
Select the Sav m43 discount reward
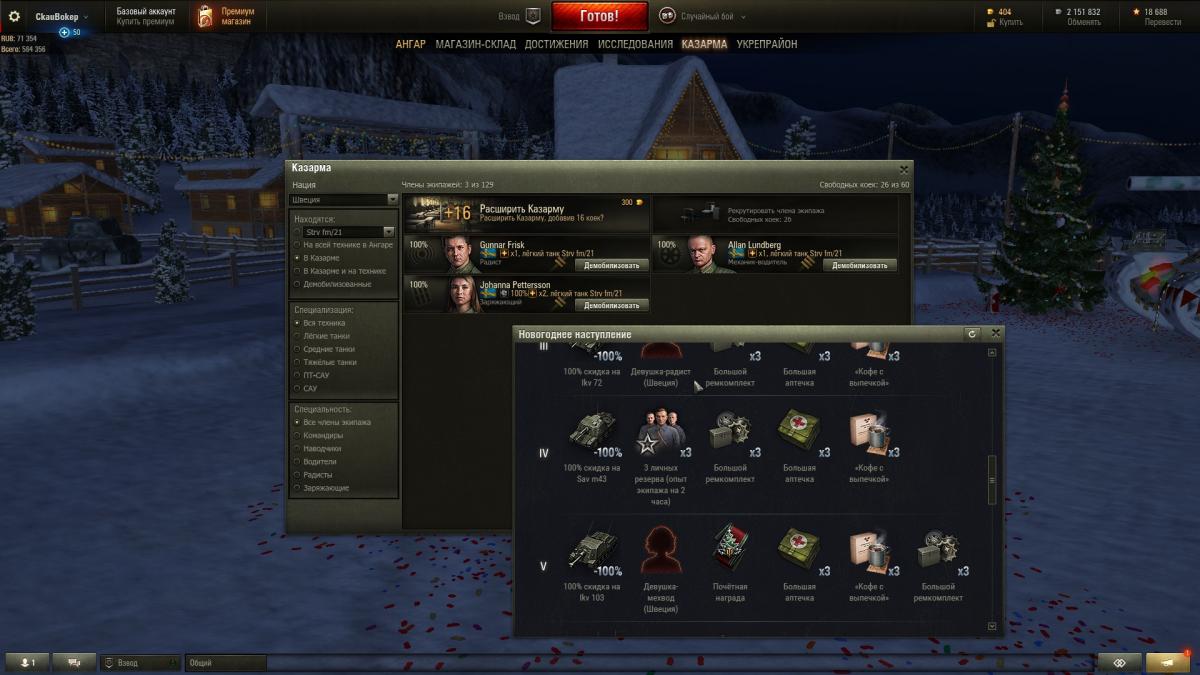tap(590, 432)
